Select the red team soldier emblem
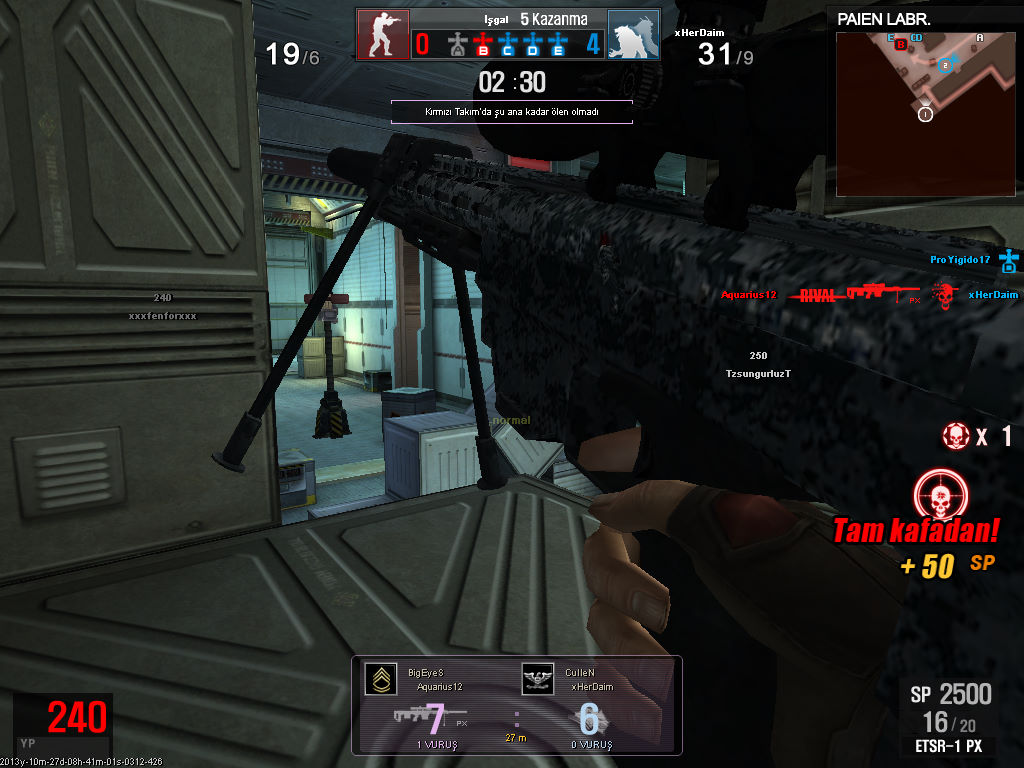The width and height of the screenshot is (1024, 768). click(x=383, y=35)
